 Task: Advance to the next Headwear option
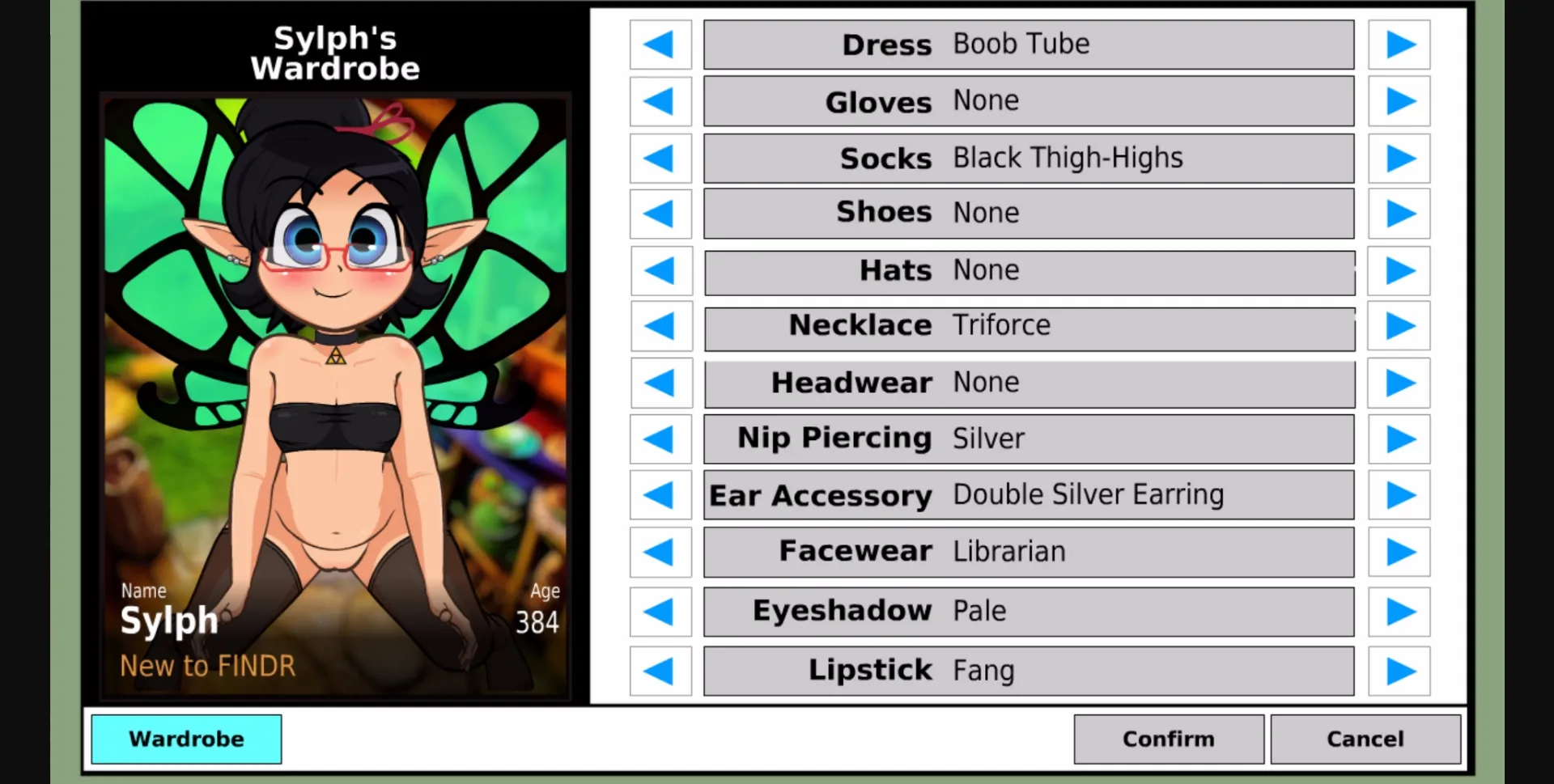[1399, 383]
